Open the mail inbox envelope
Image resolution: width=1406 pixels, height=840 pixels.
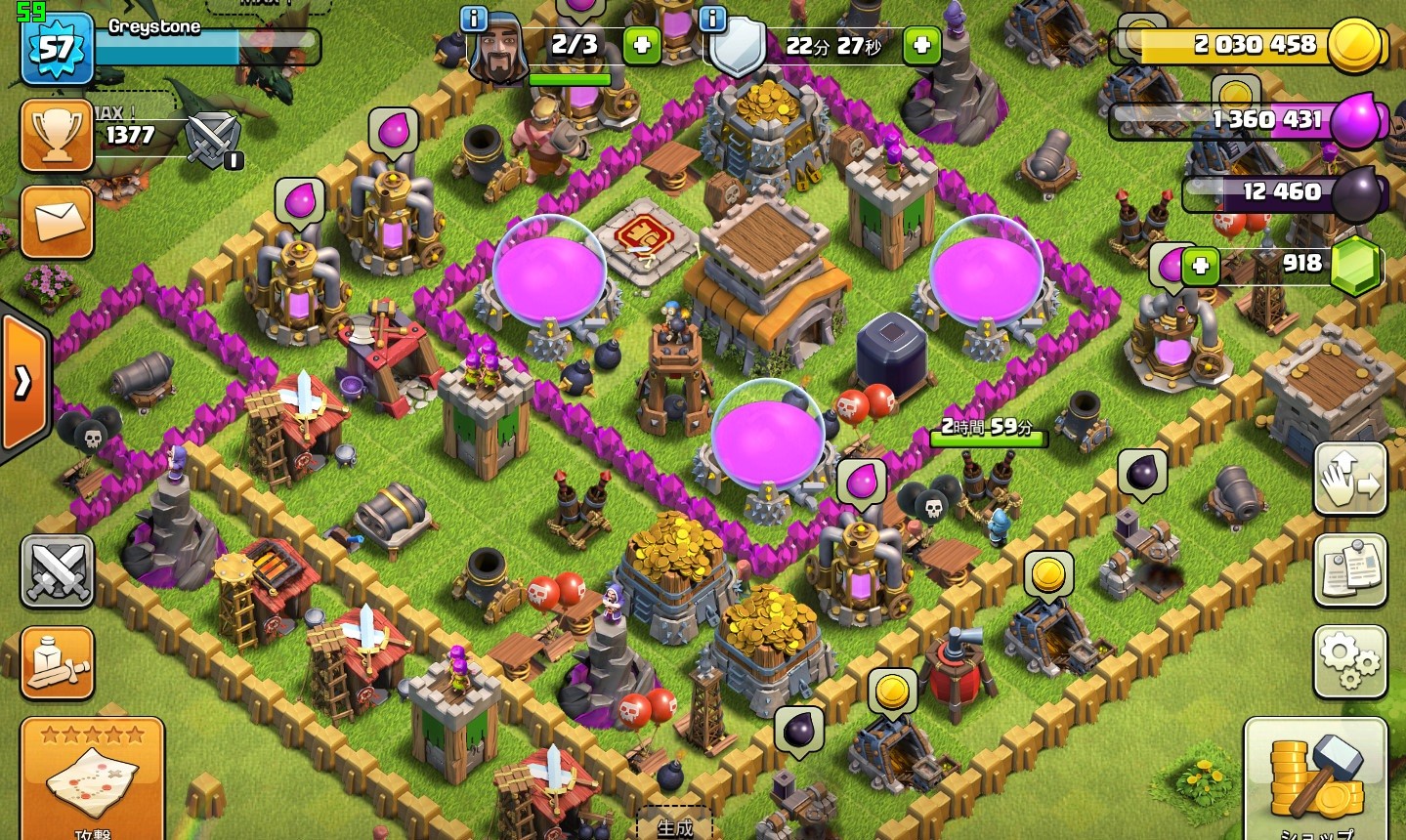tap(57, 222)
